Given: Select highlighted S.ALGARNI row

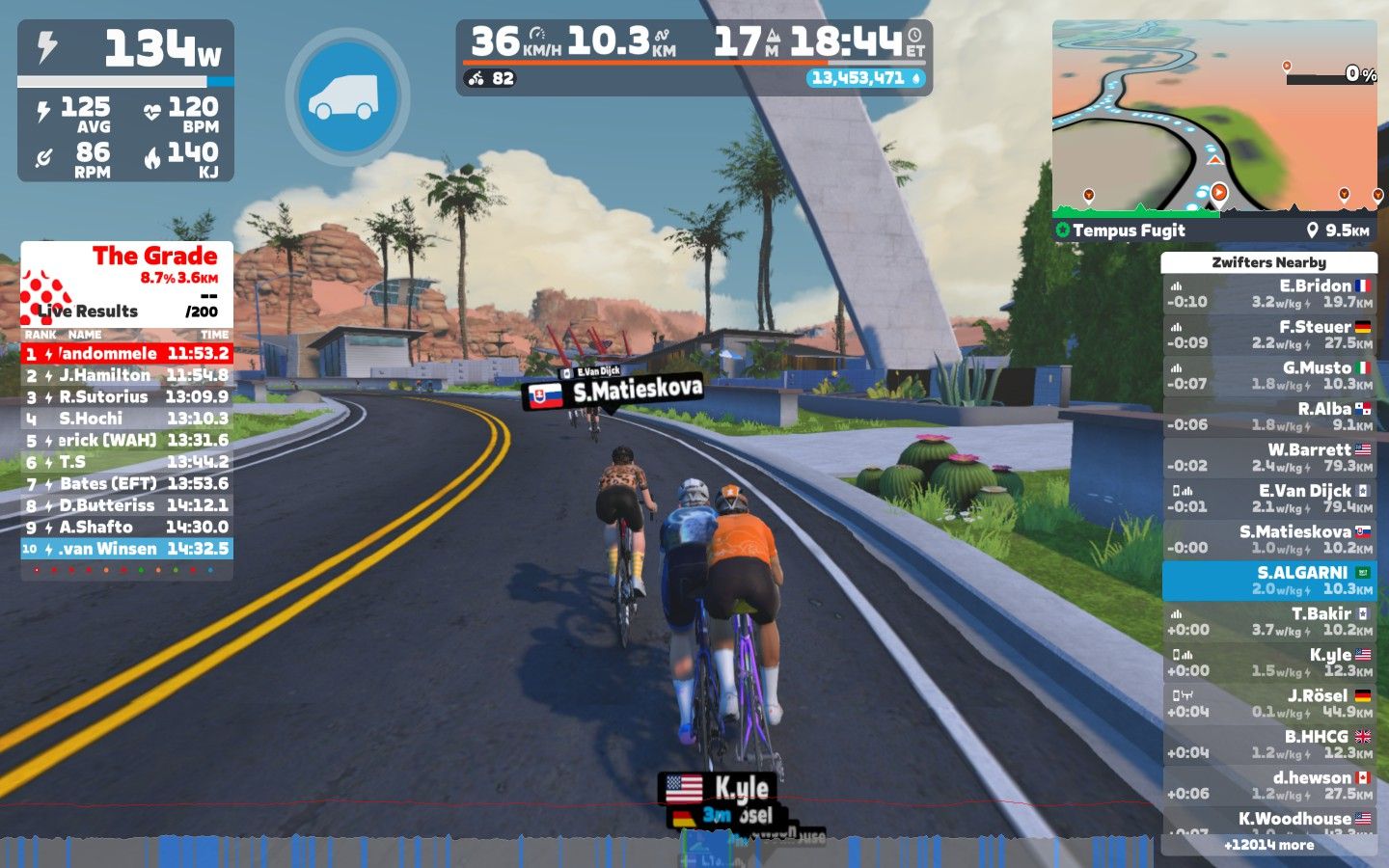Looking at the screenshot, I should coord(1268,581).
